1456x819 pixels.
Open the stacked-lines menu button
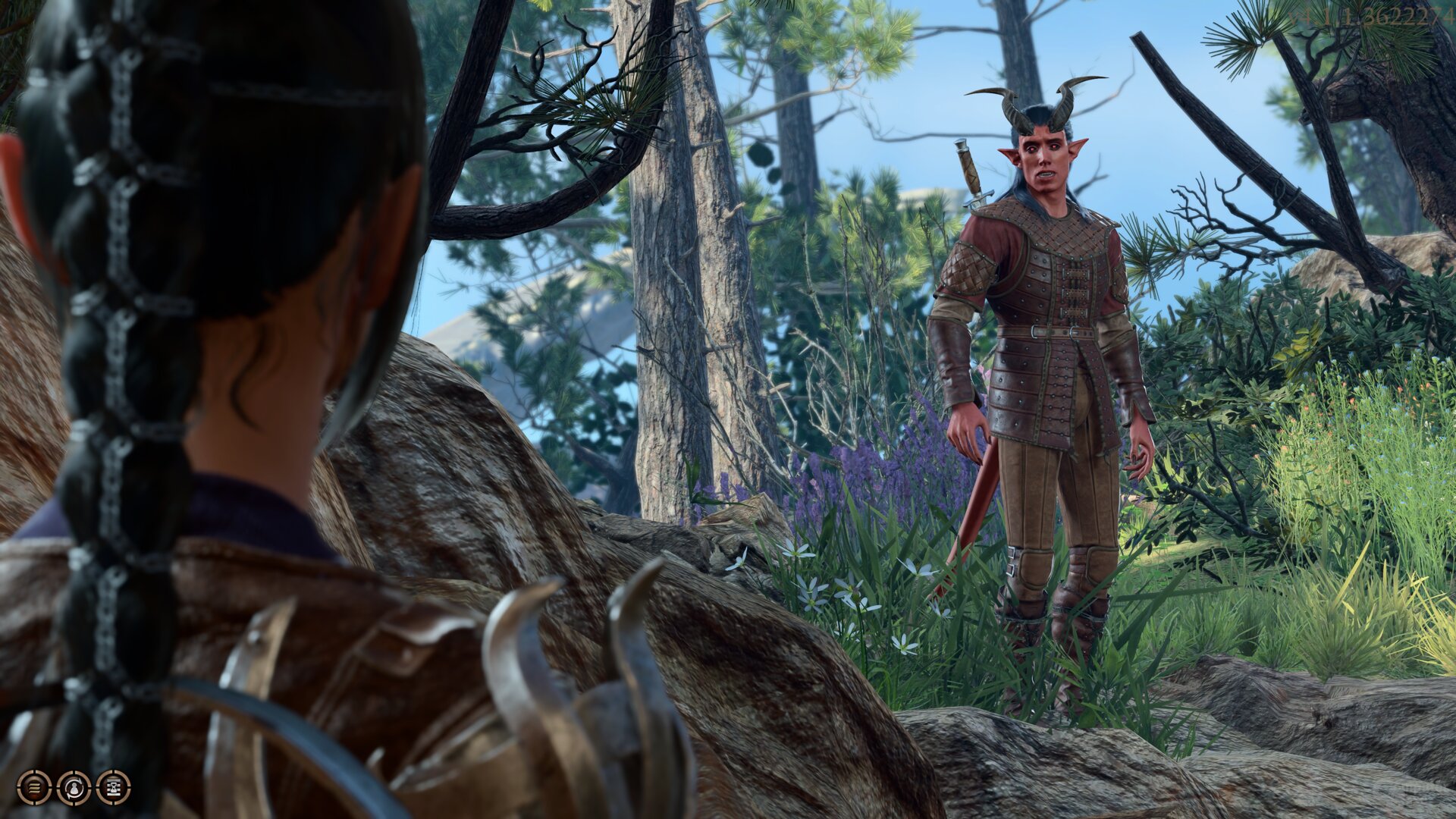(34, 787)
